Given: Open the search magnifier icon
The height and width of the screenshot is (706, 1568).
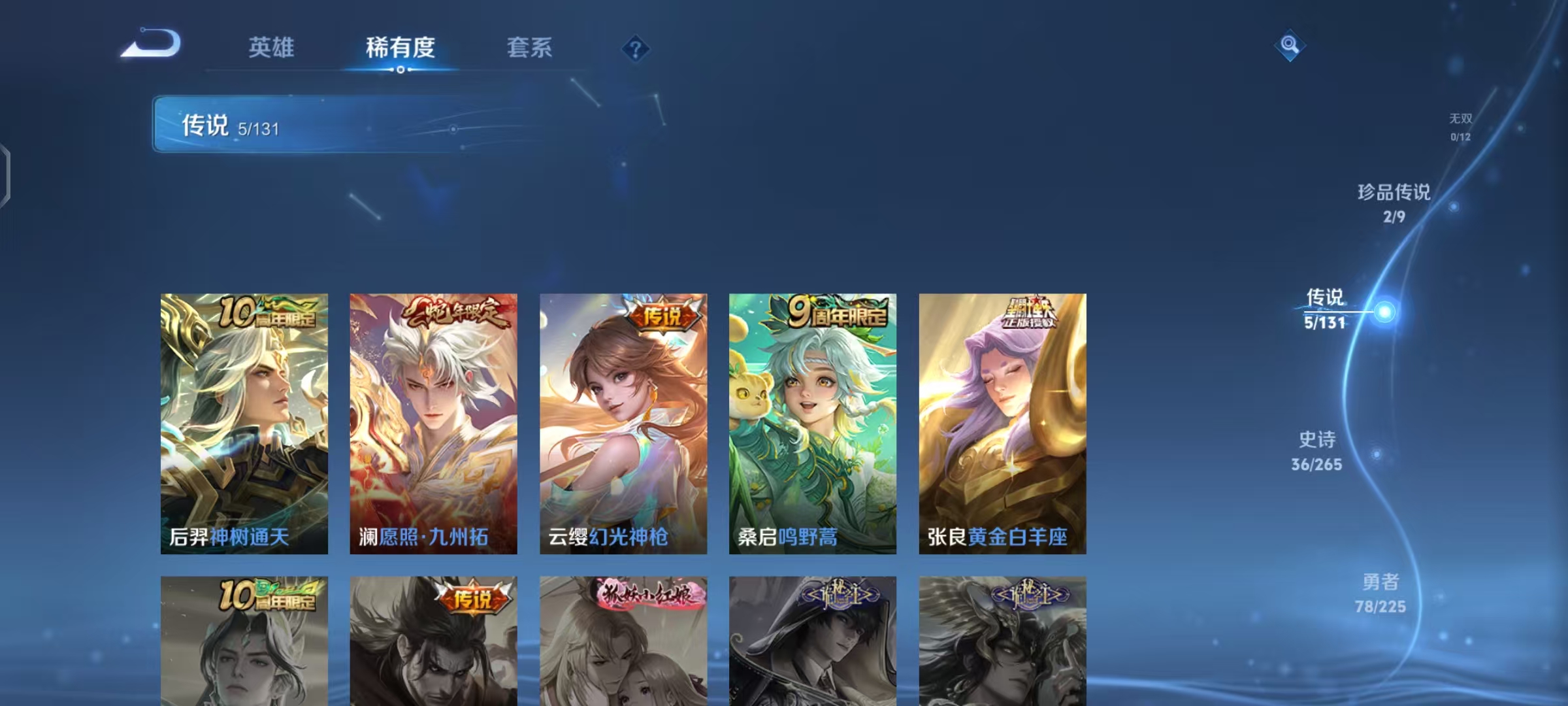Looking at the screenshot, I should 1288,46.
